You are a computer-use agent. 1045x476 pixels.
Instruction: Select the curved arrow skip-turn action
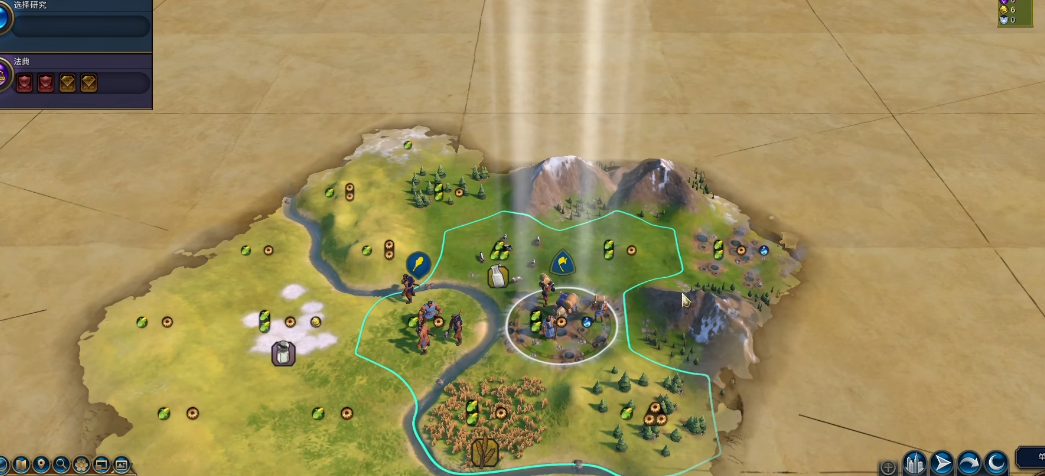pyautogui.click(x=968, y=463)
